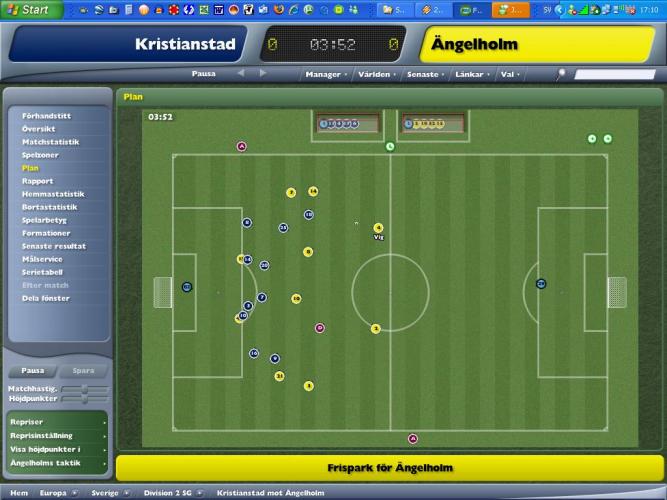Adjust the Matchhastig. speed slider
This screenshot has height=500, width=667.
tap(86, 388)
